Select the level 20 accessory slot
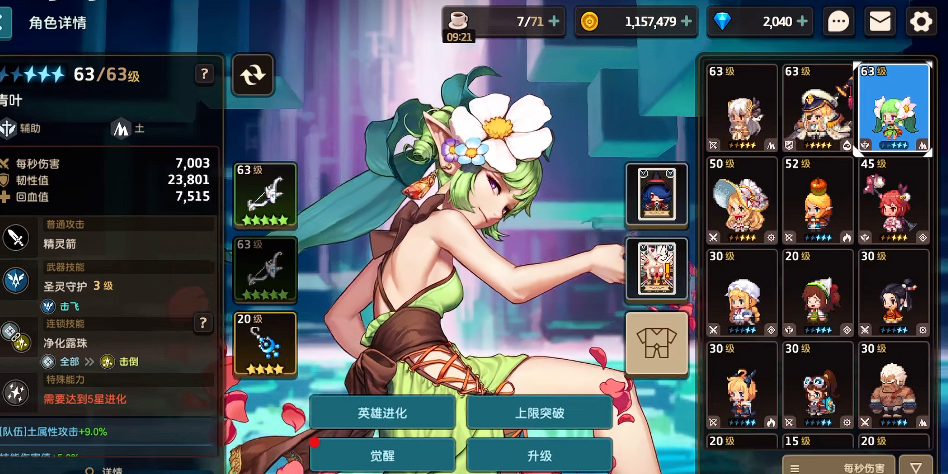948x474 pixels. (265, 344)
